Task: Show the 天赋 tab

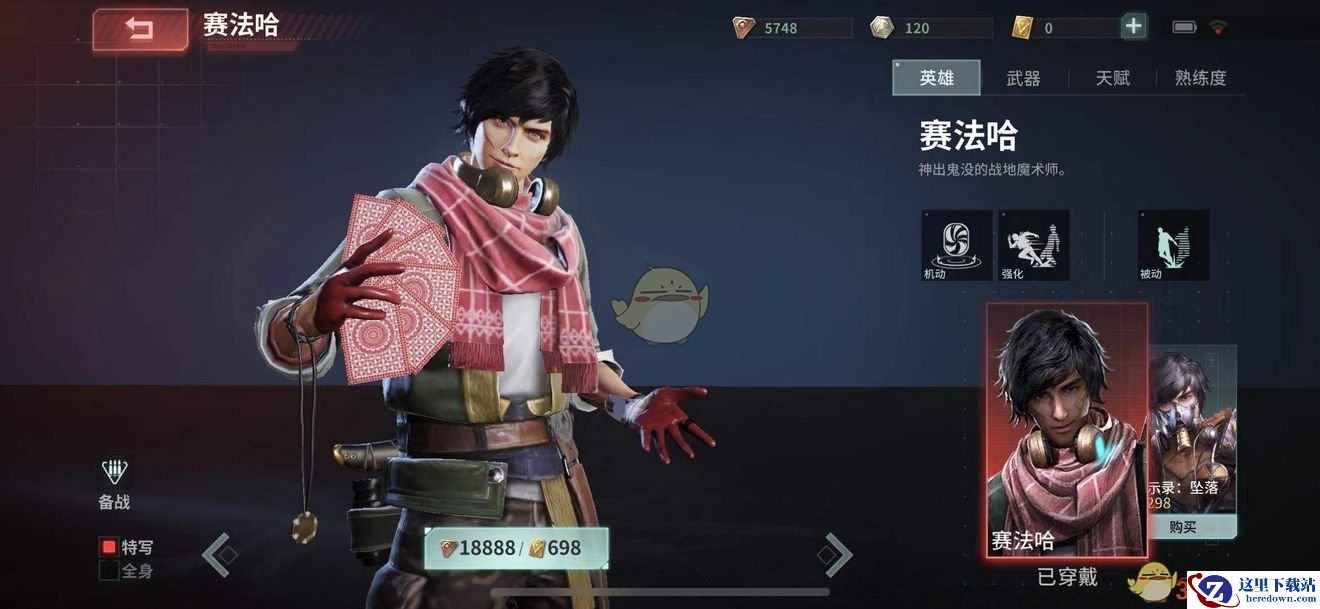Action: 1112,78
